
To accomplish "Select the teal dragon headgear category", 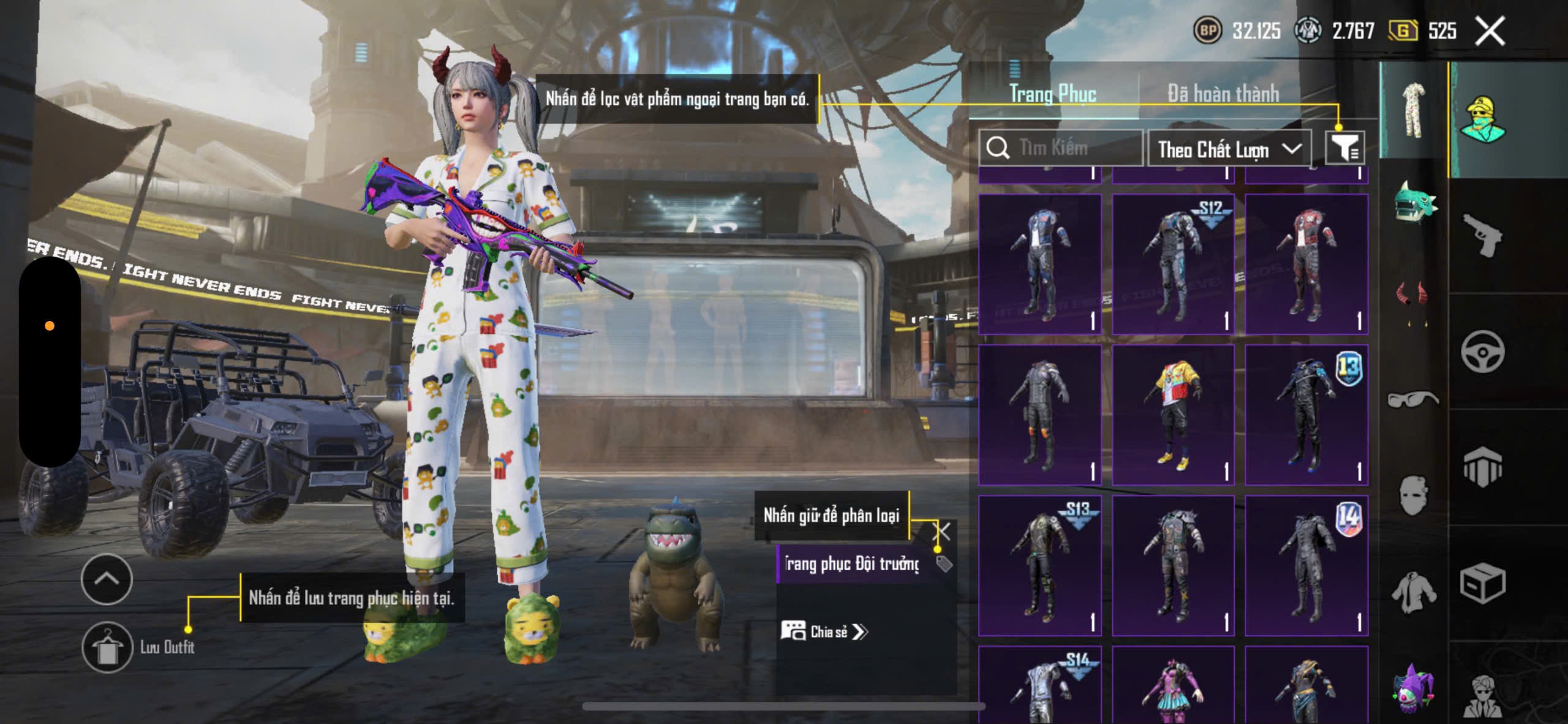I will coord(1414,202).
